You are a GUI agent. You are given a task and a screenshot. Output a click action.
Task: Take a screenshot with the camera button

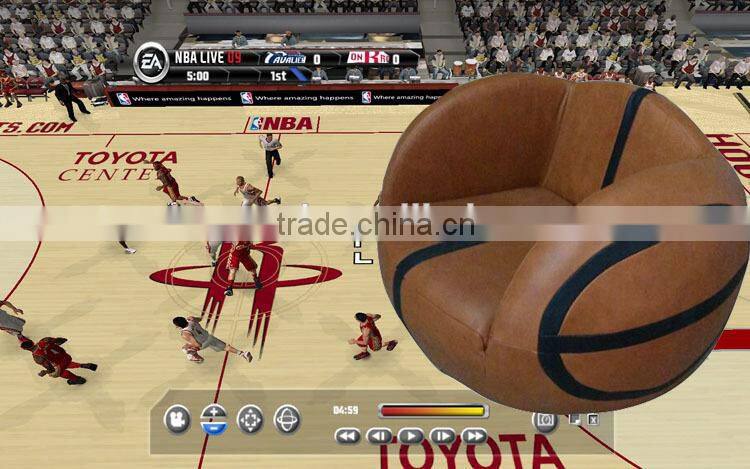click(x=545, y=421)
